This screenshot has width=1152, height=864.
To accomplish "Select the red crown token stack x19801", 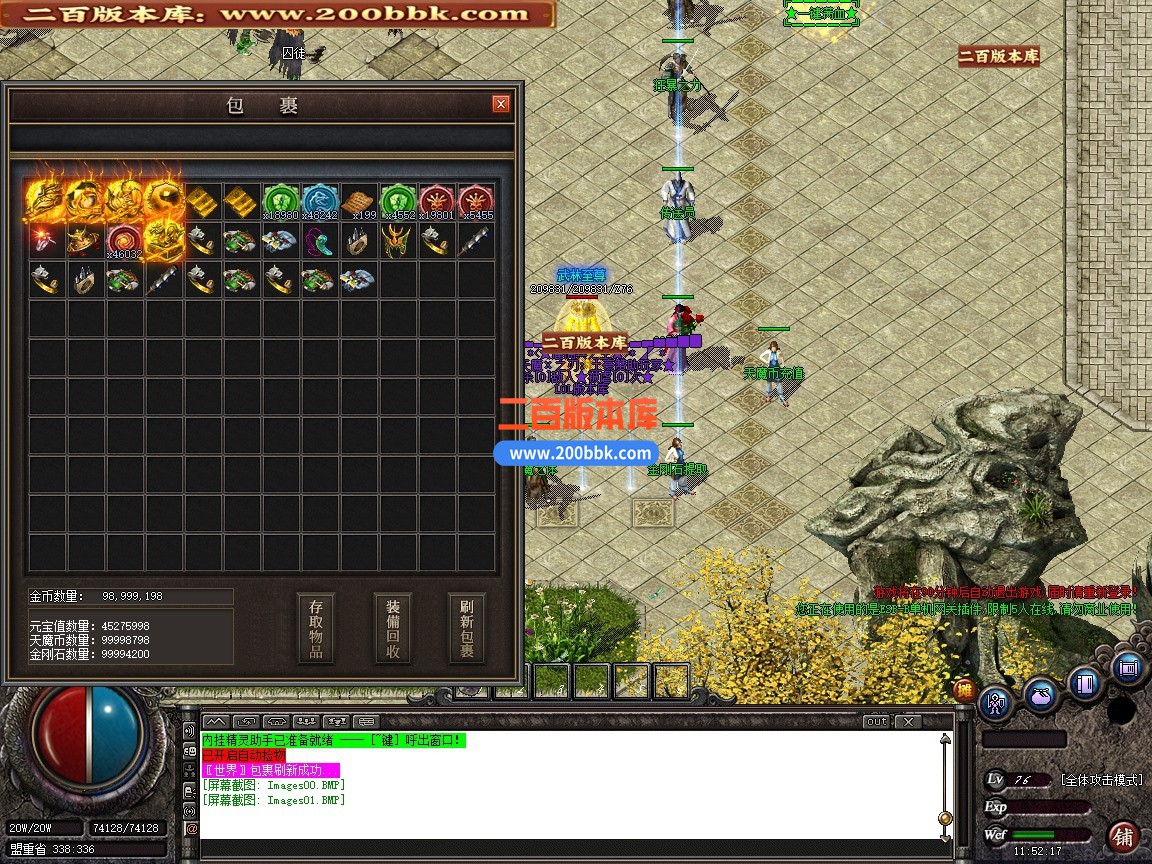I will point(437,201).
